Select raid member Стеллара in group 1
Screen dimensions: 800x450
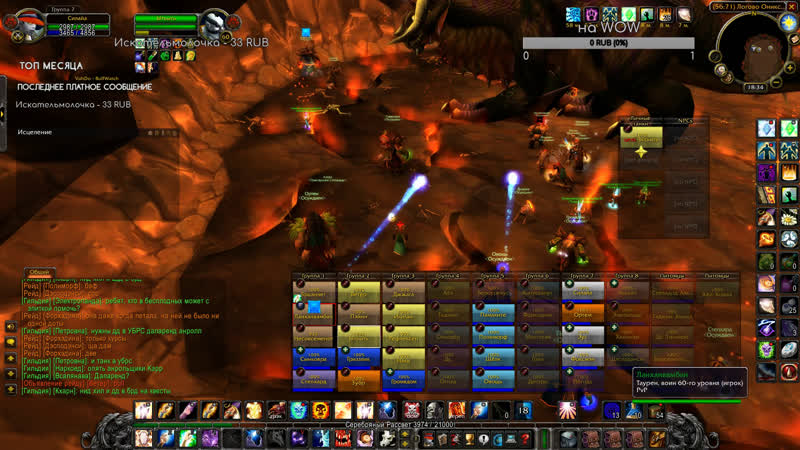(x=313, y=379)
